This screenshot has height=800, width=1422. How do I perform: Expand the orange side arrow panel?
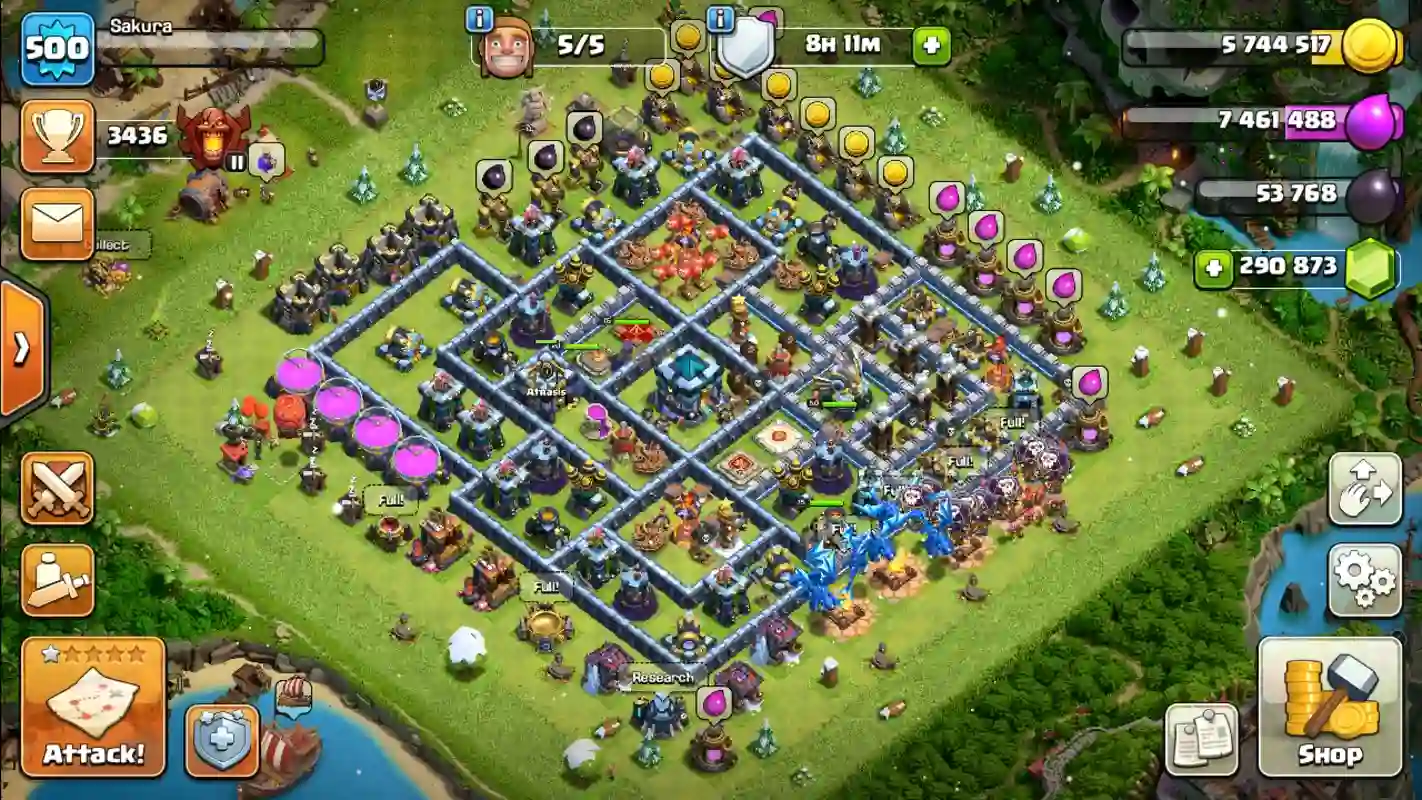[x=21, y=348]
